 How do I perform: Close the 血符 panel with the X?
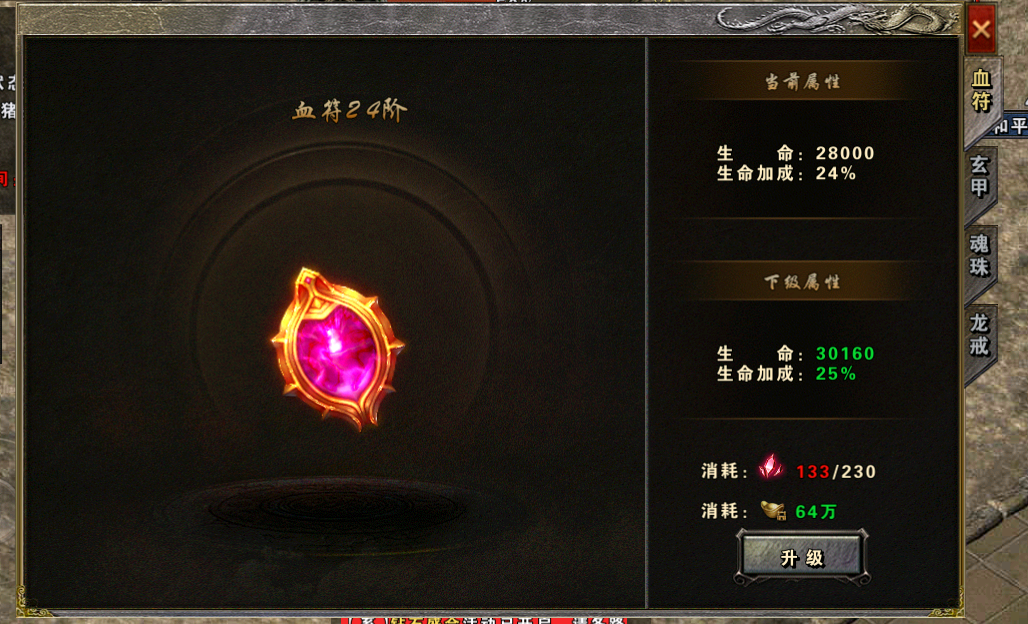pyautogui.click(x=980, y=29)
